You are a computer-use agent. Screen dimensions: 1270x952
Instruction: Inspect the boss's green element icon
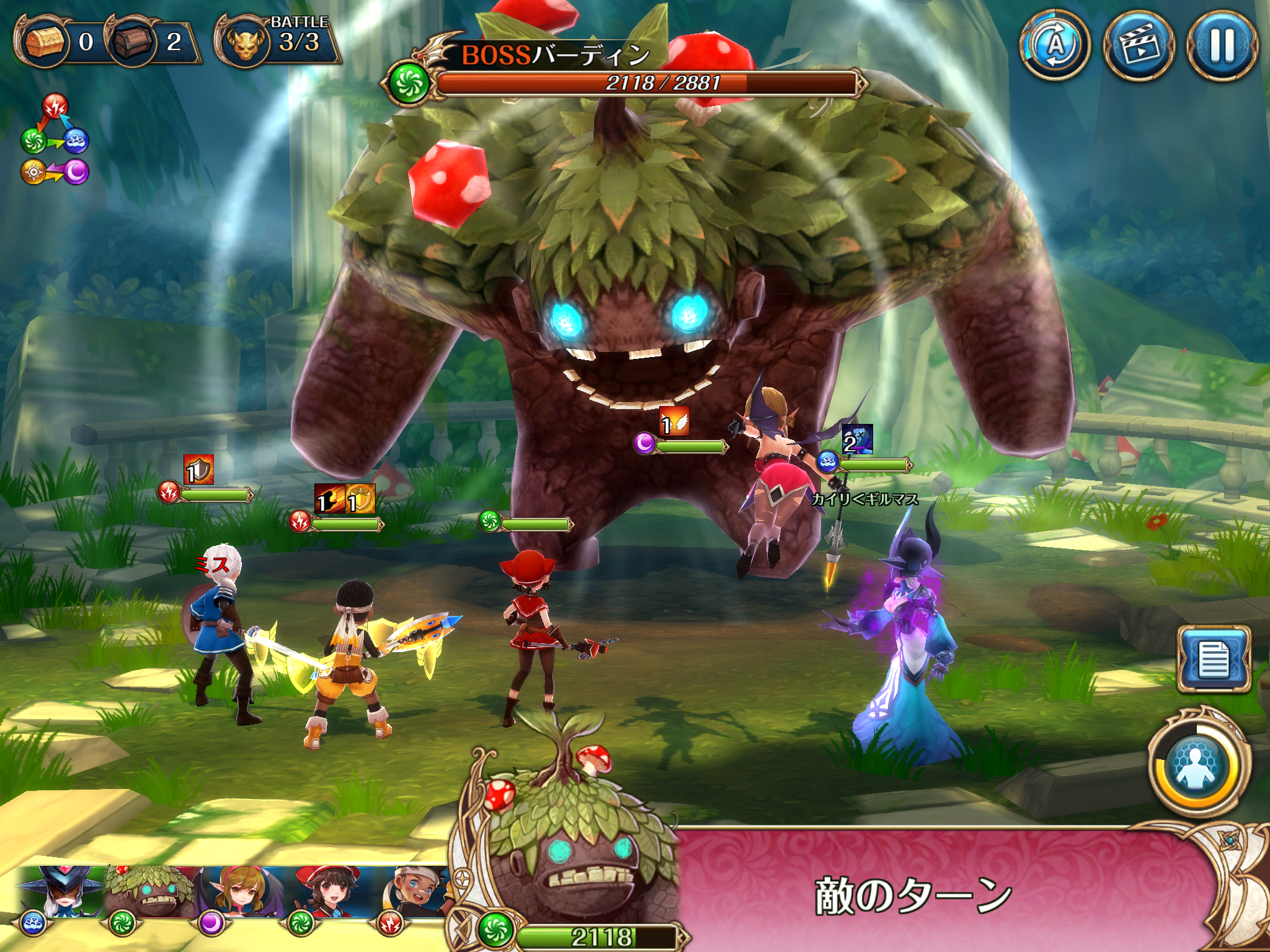tap(409, 83)
